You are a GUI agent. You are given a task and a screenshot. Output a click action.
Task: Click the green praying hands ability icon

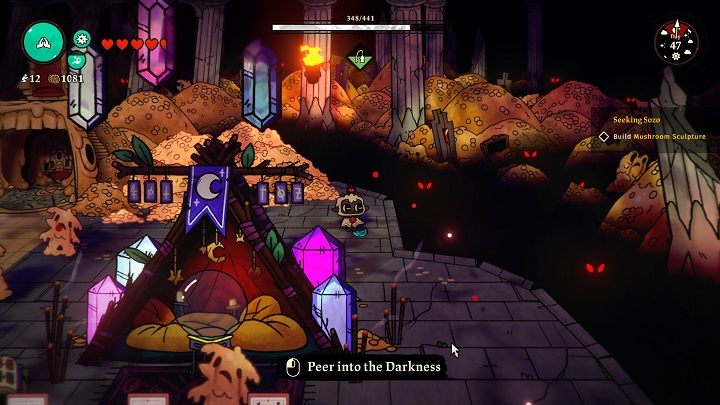click(44, 43)
